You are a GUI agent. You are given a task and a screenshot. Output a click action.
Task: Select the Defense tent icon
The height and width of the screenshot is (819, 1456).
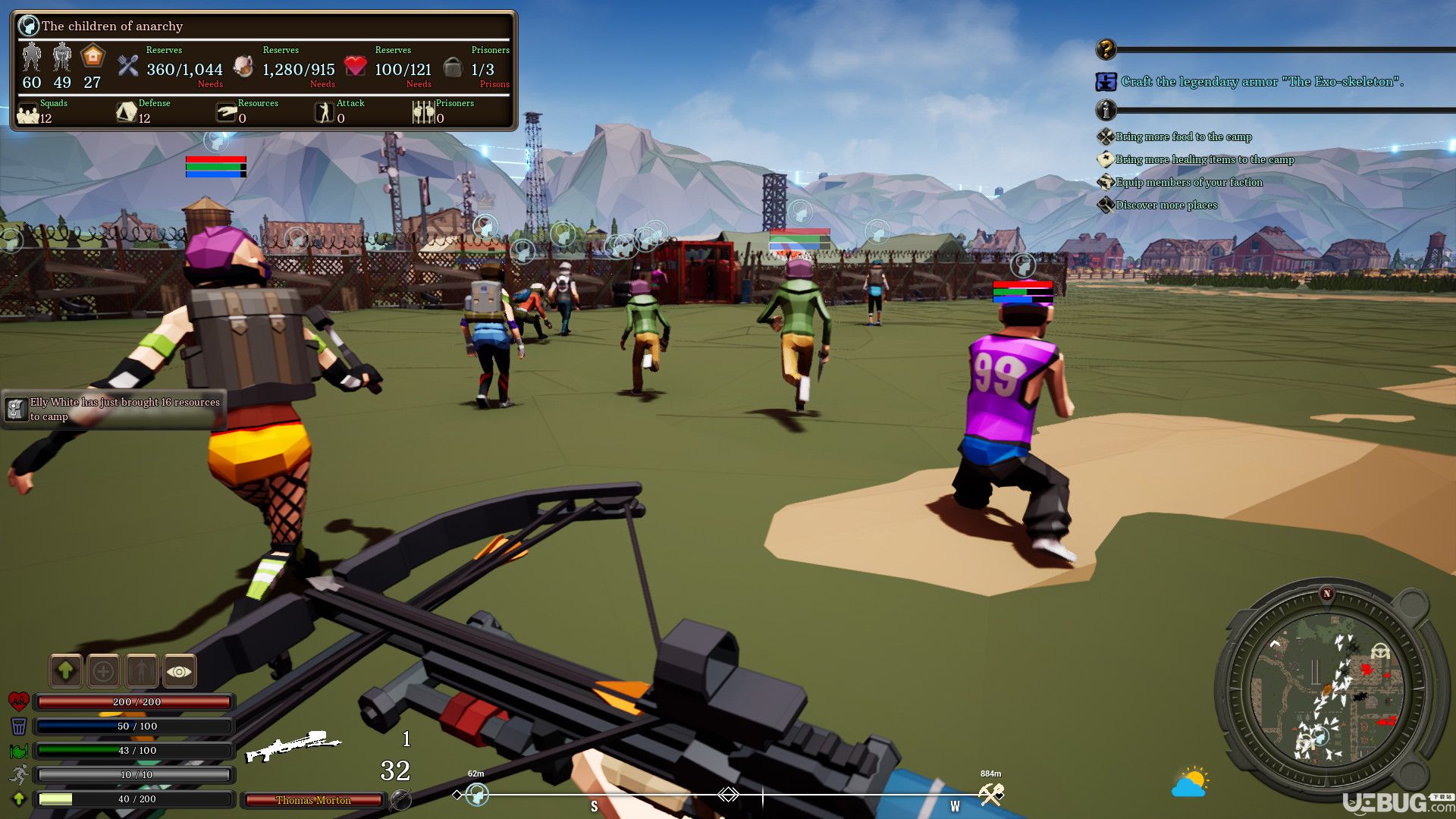click(126, 113)
